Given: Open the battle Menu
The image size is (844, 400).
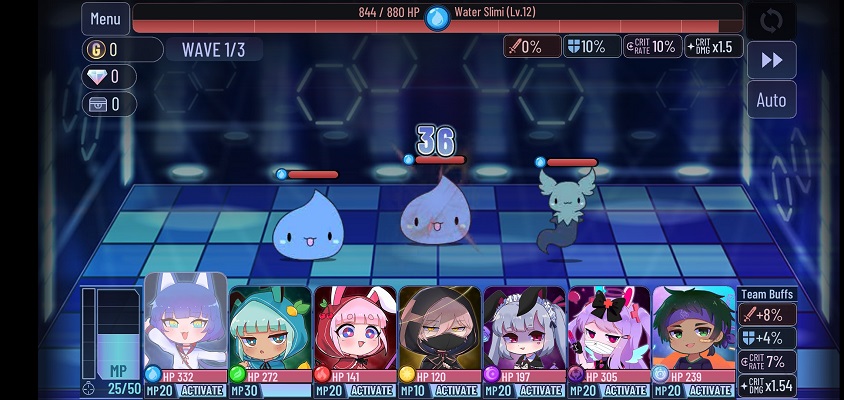Looking at the screenshot, I should click(x=105, y=18).
